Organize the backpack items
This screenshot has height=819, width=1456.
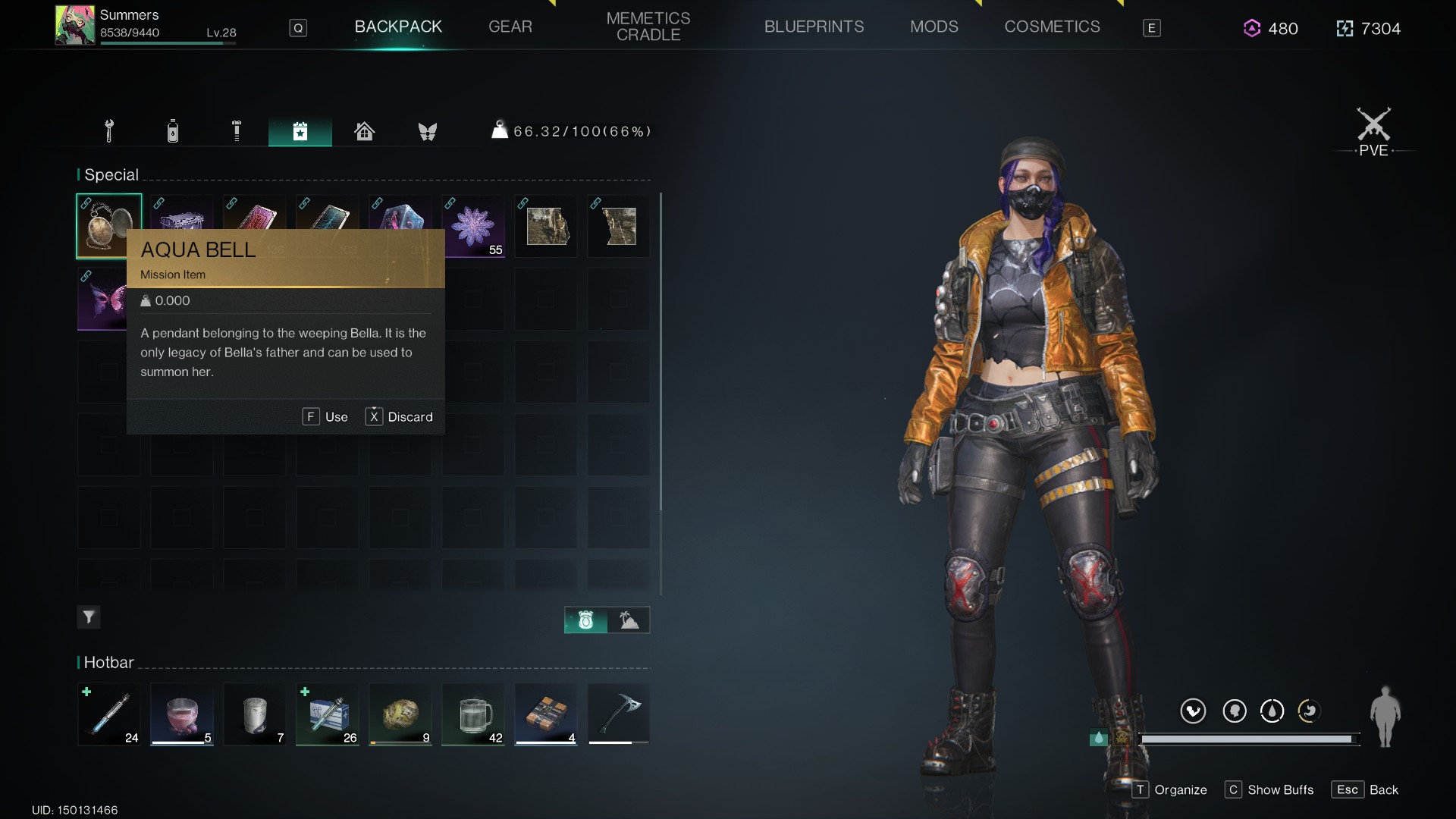click(x=1170, y=789)
